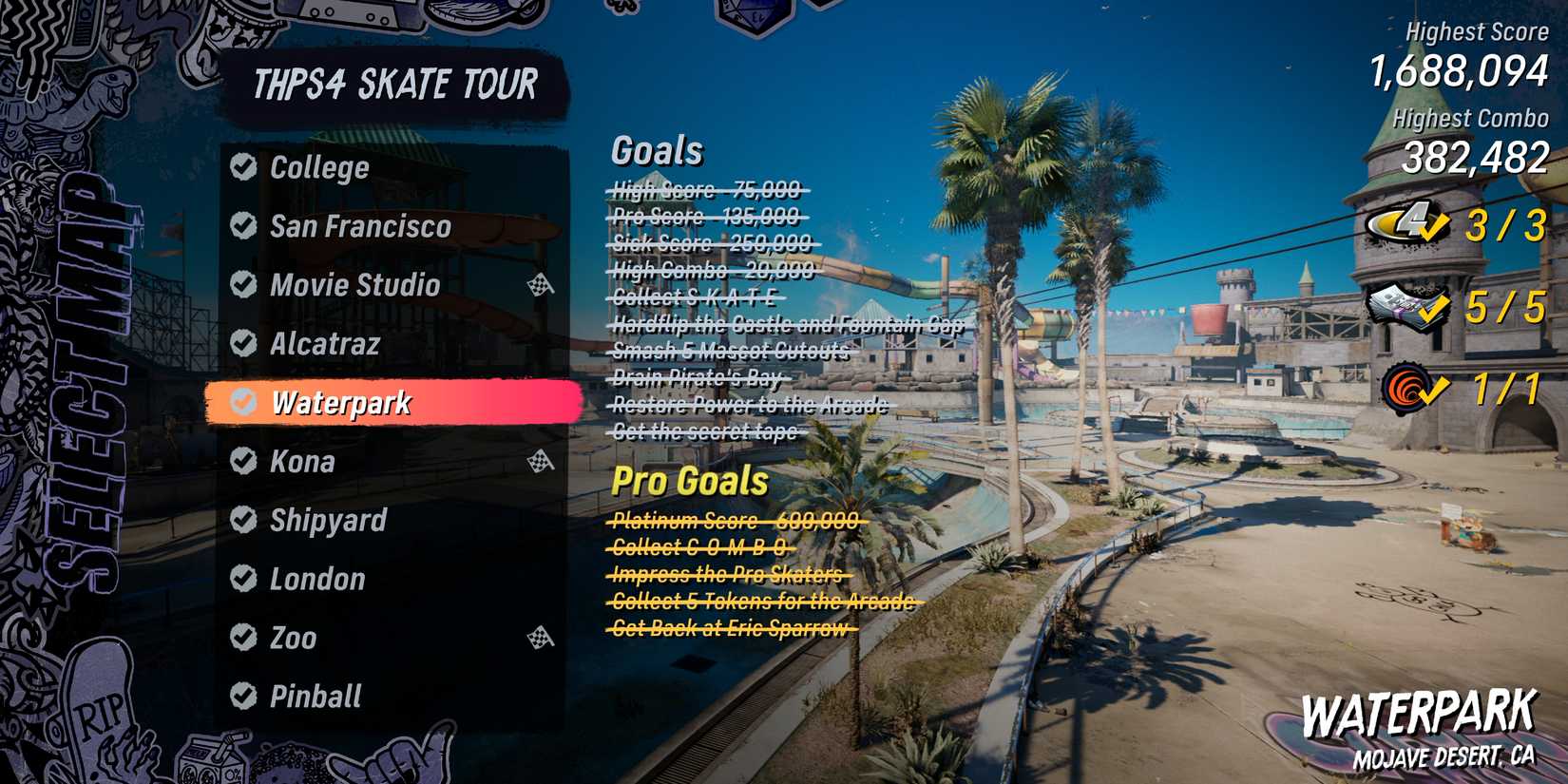Click the checkmark icon beside San Francisco

[243, 227]
